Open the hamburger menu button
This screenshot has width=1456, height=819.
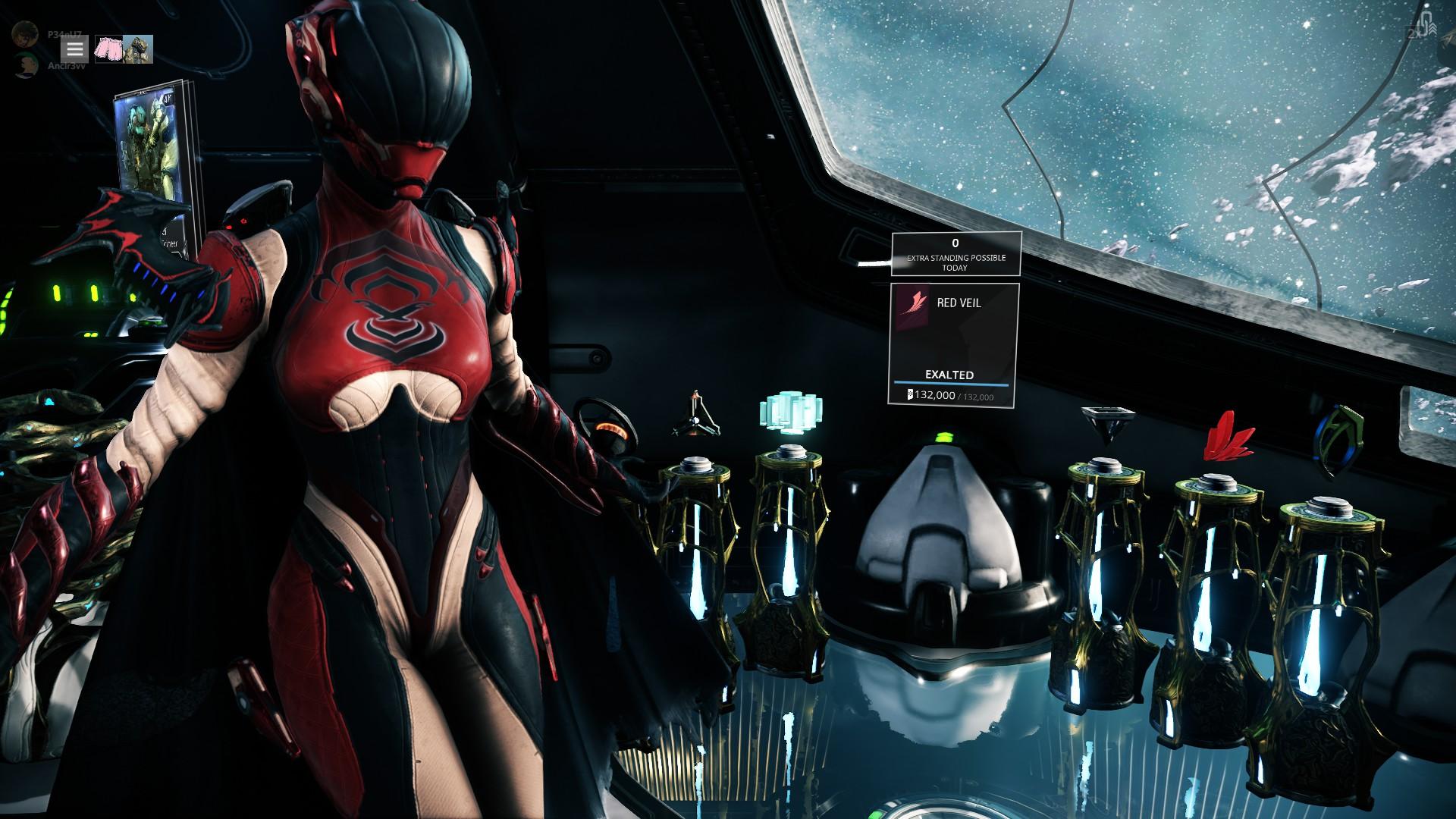pyautogui.click(x=74, y=49)
